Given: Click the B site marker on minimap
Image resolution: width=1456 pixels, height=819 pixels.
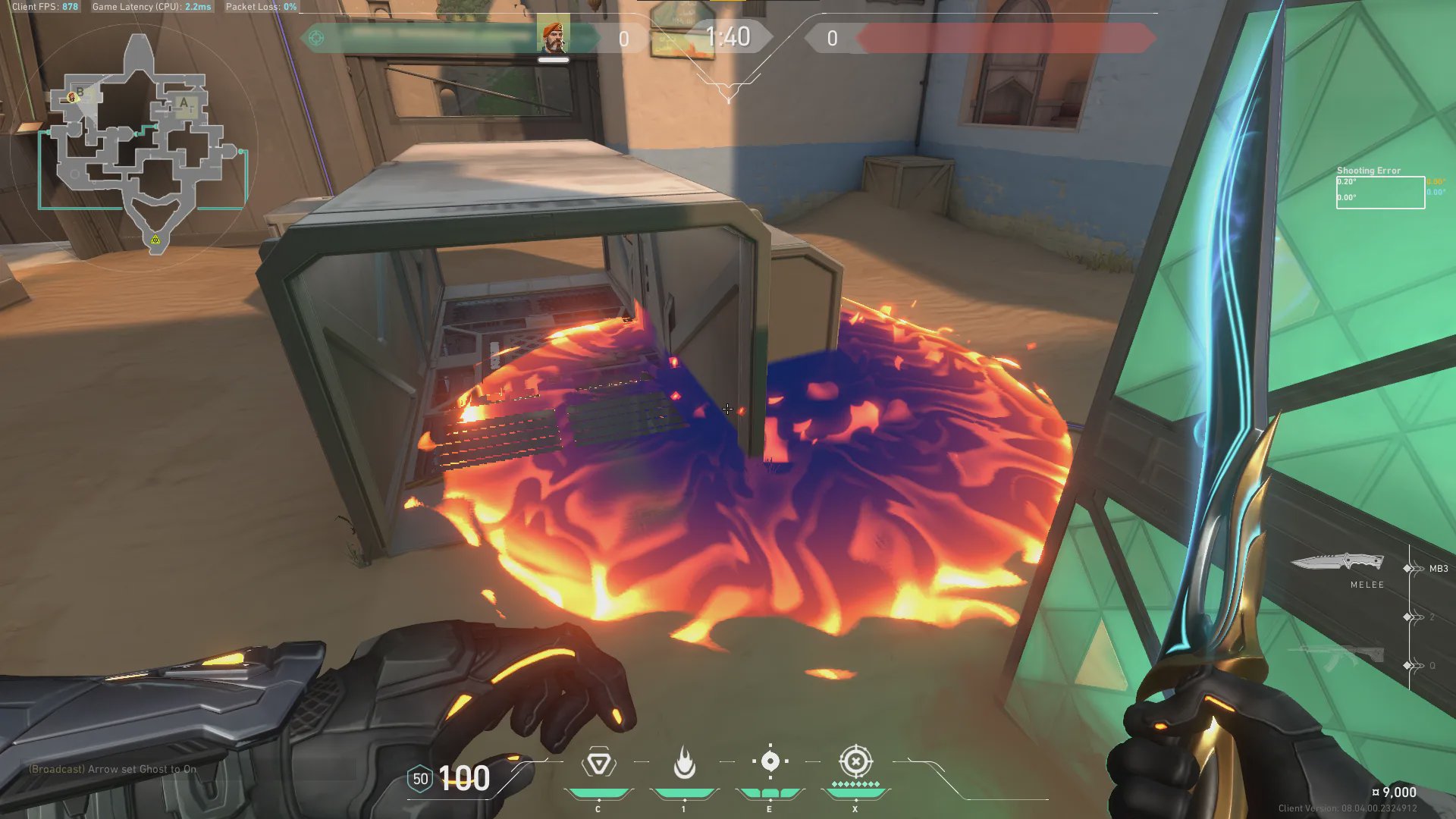Looking at the screenshot, I should tap(80, 93).
